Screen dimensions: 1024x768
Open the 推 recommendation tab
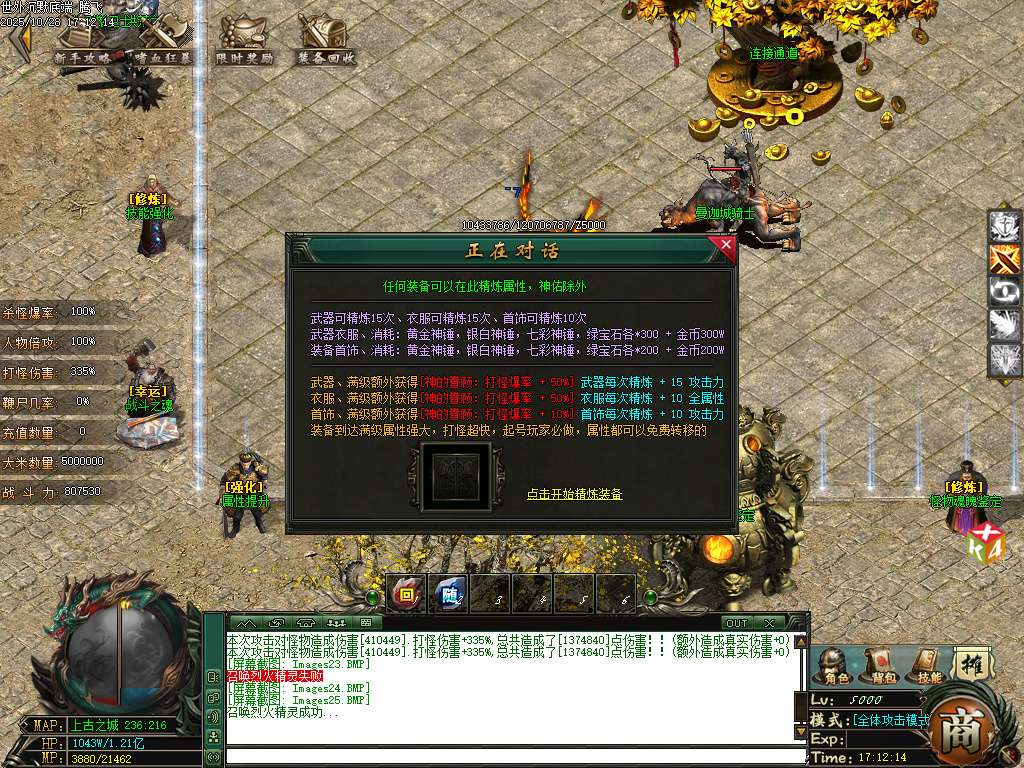970,663
